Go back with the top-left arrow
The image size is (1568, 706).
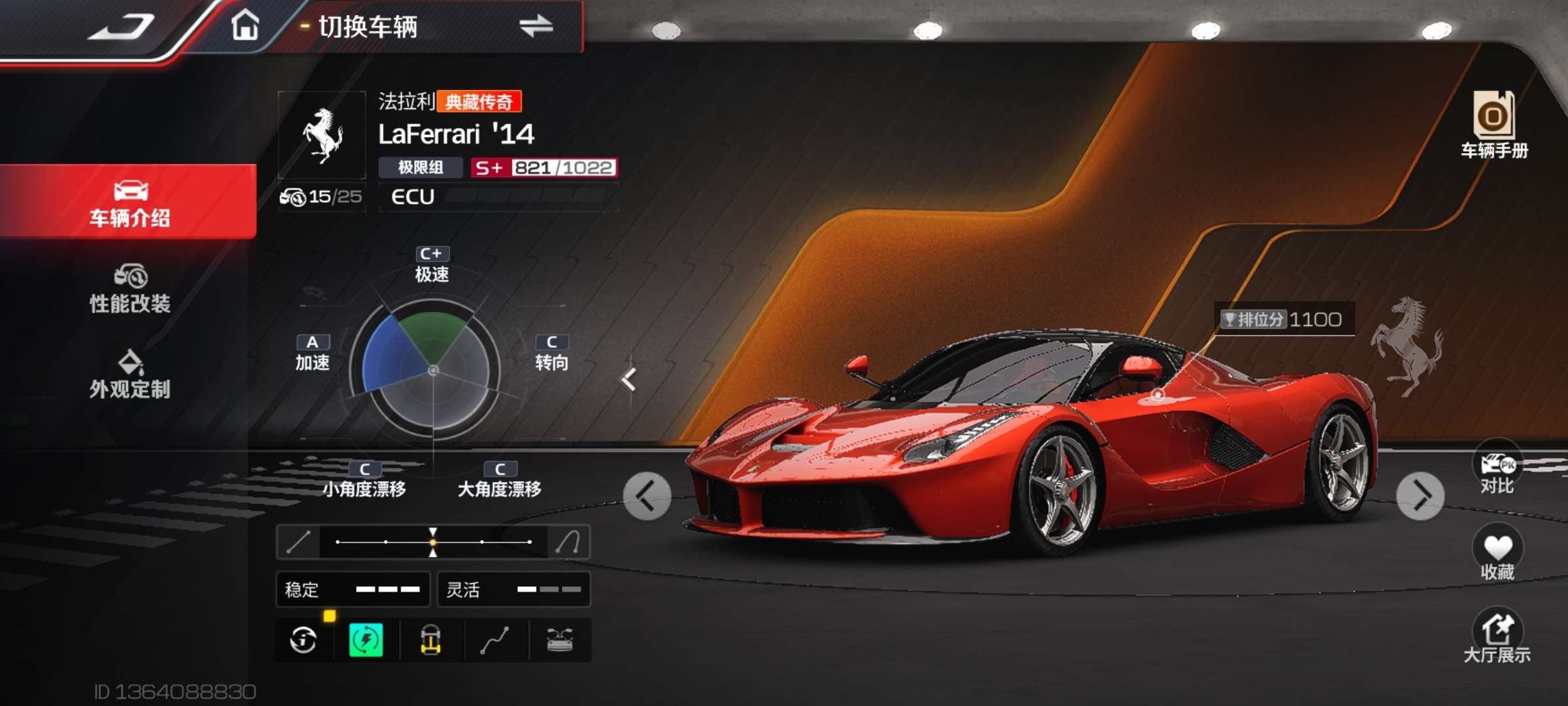coord(122,27)
